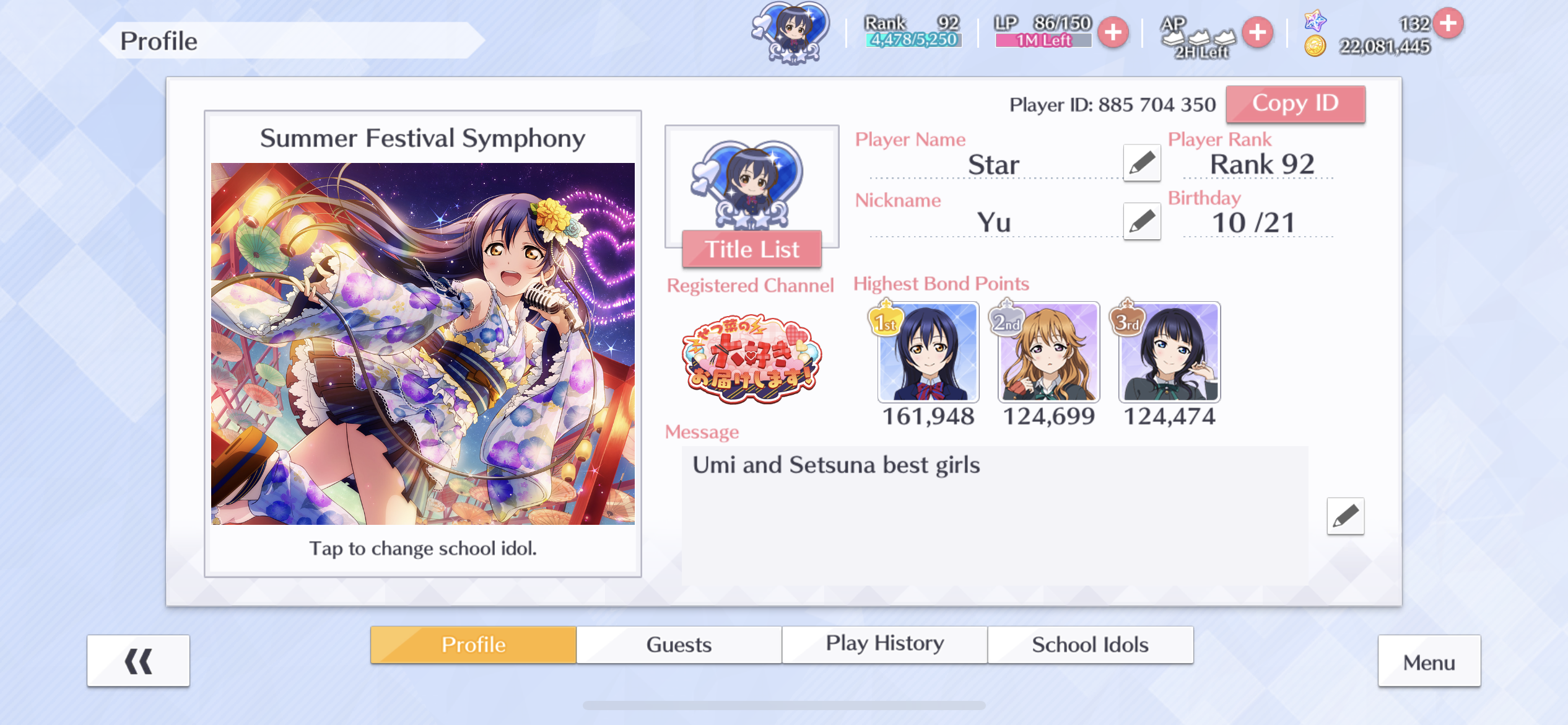This screenshot has height=725, width=1568.
Task: Tap the Summer Festival Symphony idol card
Action: tap(423, 343)
